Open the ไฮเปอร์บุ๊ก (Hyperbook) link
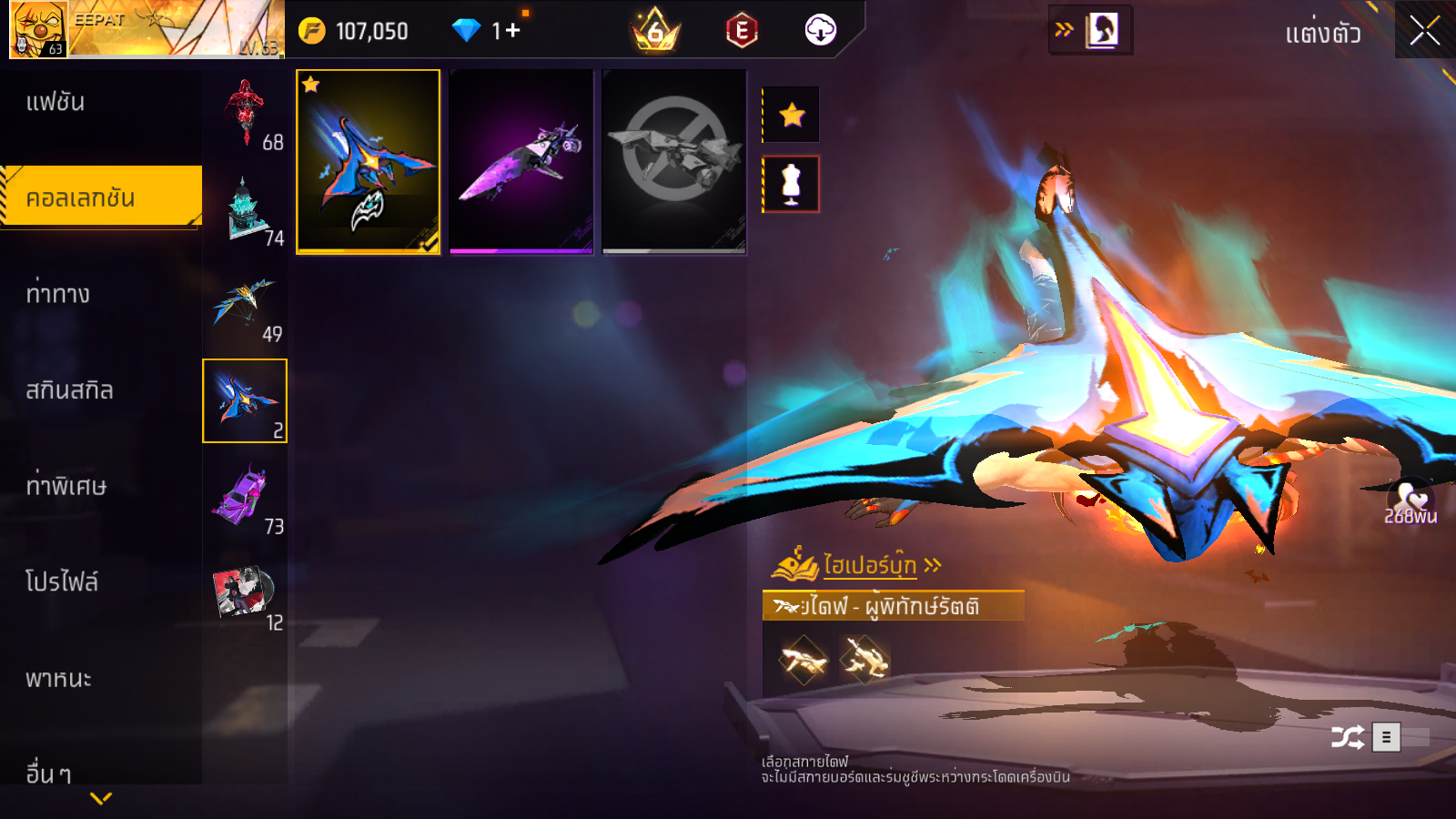Viewport: 1456px width, 819px height. tap(869, 565)
